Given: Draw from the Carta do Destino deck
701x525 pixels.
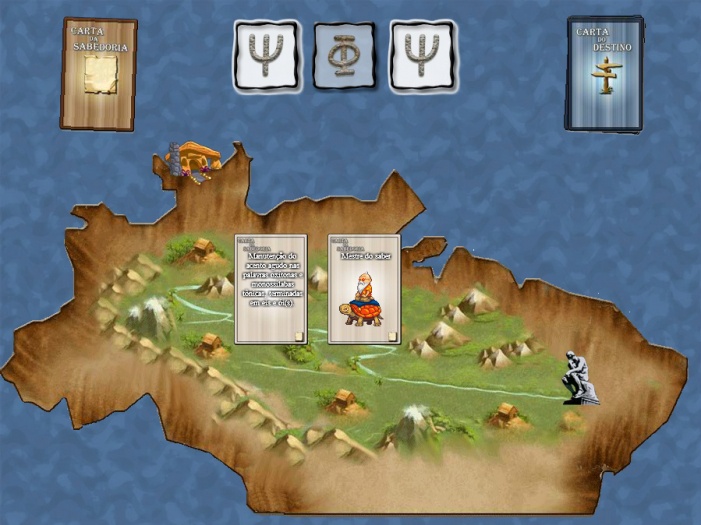Looking at the screenshot, I should [604, 74].
